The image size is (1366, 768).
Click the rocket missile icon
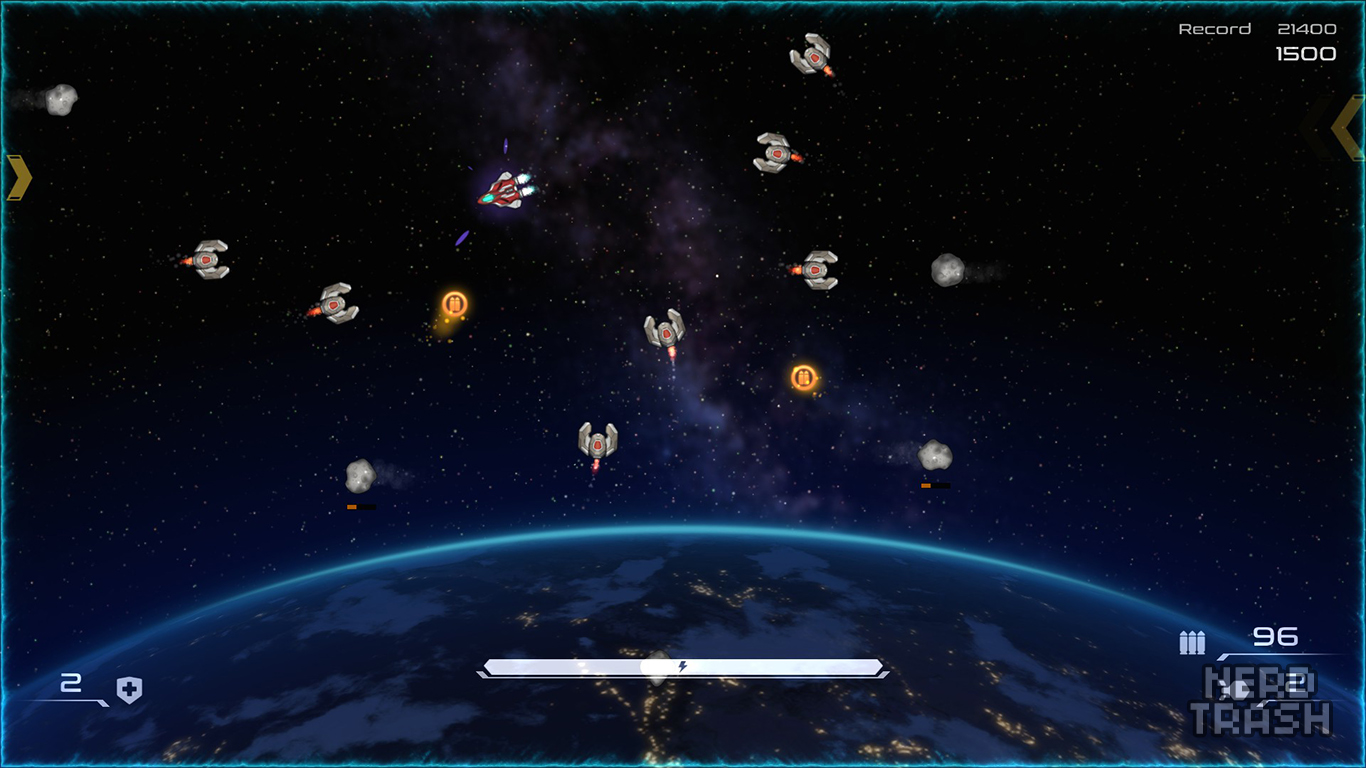tap(1238, 688)
